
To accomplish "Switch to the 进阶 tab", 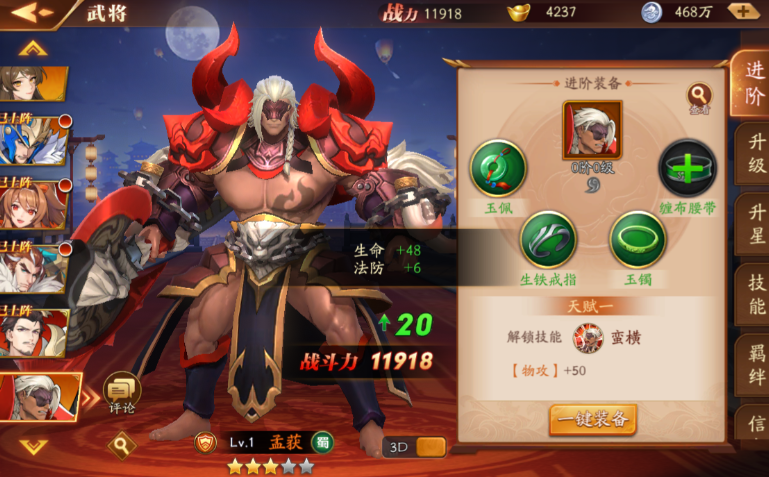I will coord(751,83).
